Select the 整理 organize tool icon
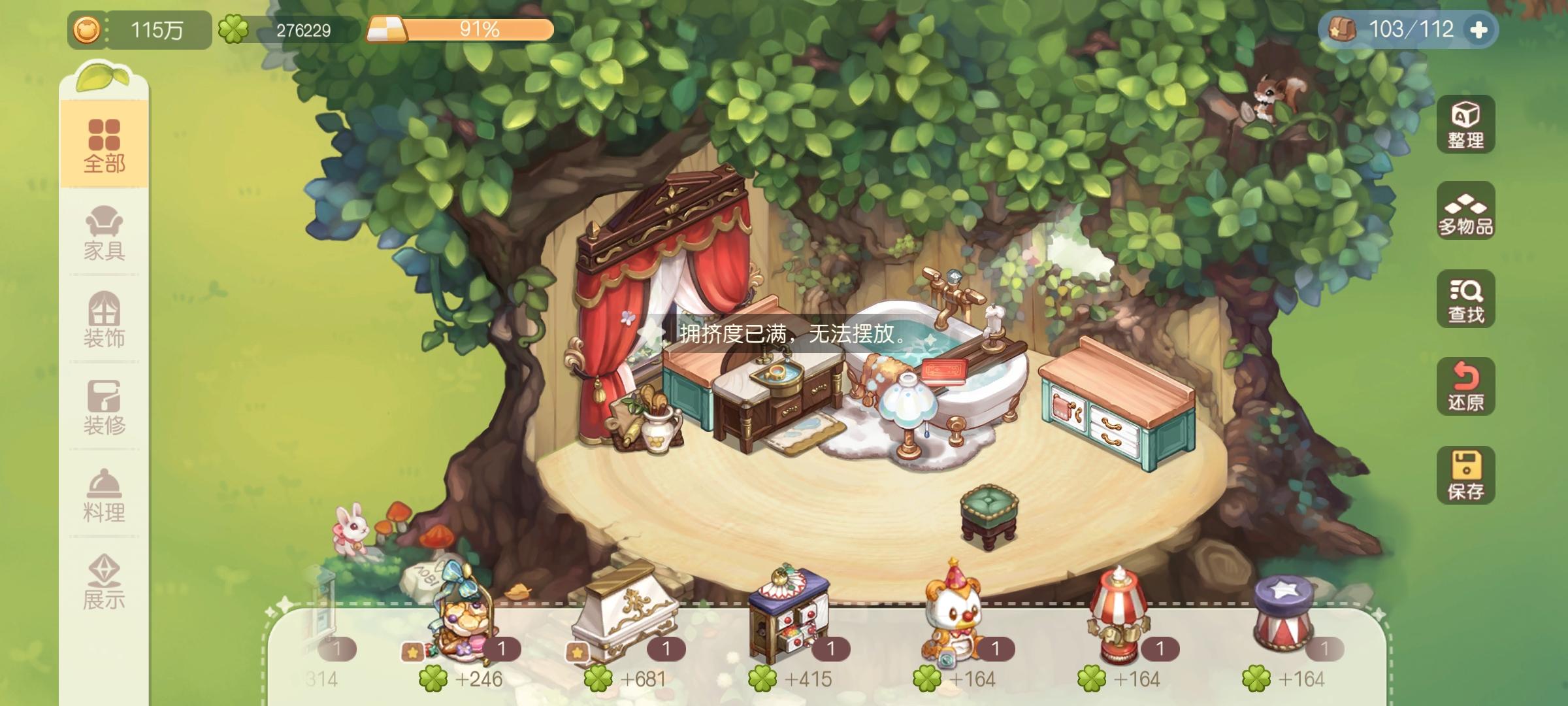The image size is (1568, 706). pyautogui.click(x=1465, y=124)
